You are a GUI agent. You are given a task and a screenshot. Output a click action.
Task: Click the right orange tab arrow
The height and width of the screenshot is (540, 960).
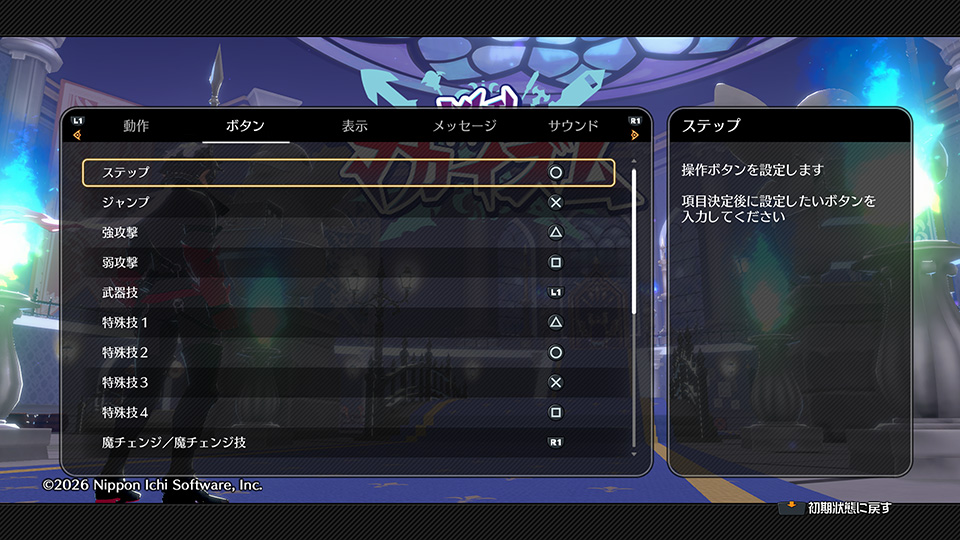635,135
